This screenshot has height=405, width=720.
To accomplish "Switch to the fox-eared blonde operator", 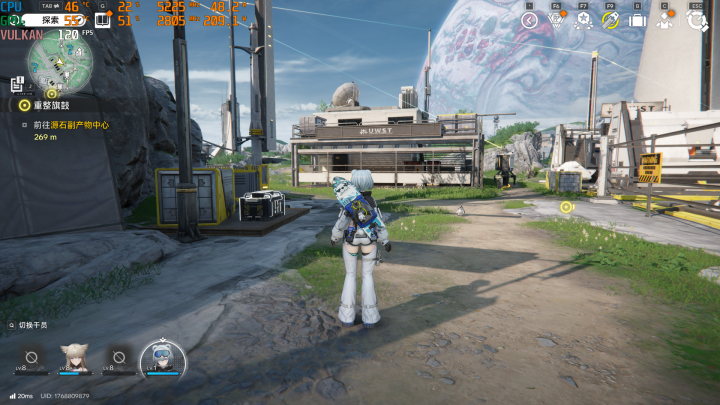I will point(74,357).
